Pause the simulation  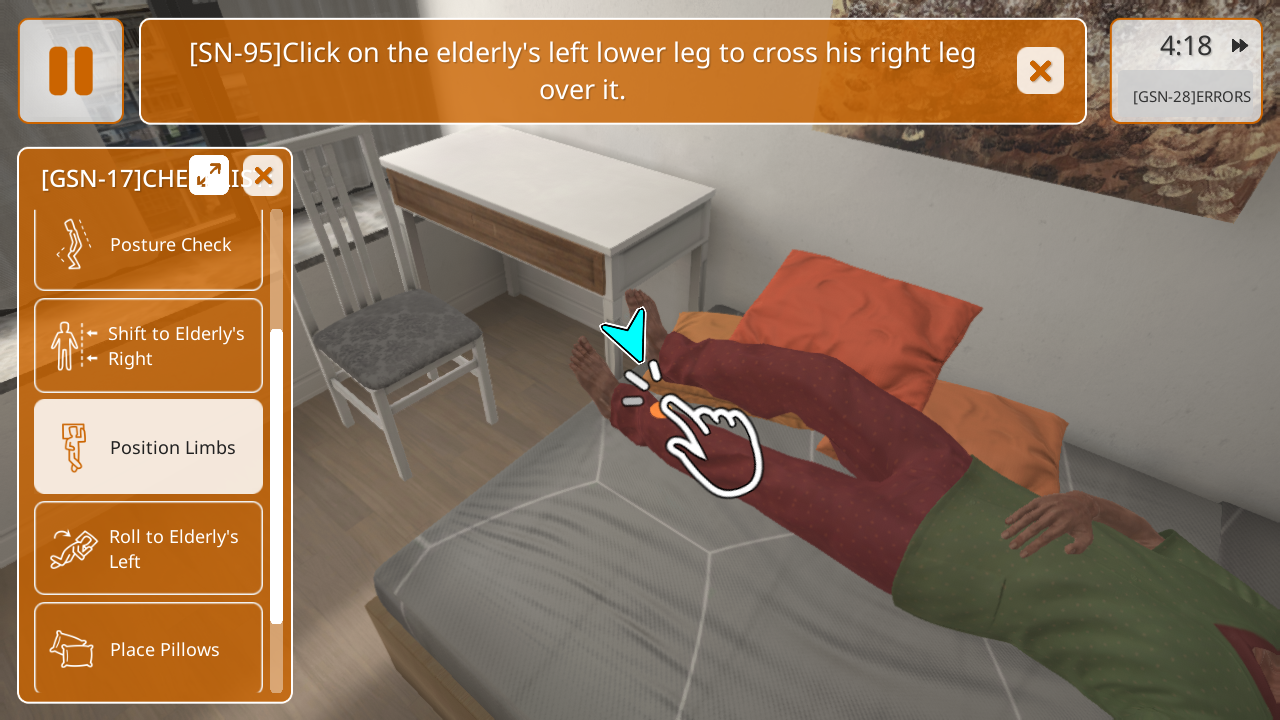click(x=71, y=71)
